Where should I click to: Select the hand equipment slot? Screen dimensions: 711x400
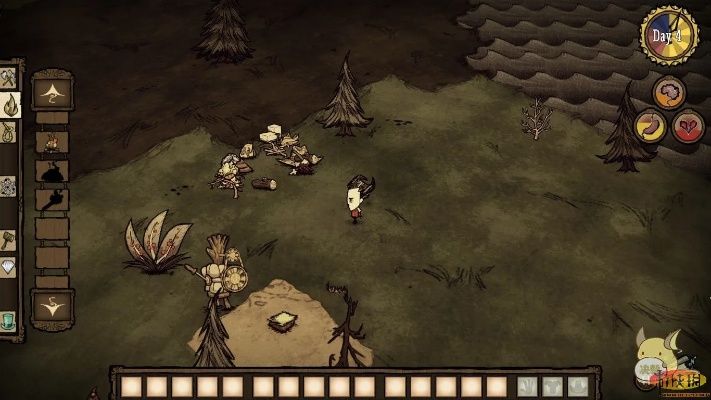[526, 386]
